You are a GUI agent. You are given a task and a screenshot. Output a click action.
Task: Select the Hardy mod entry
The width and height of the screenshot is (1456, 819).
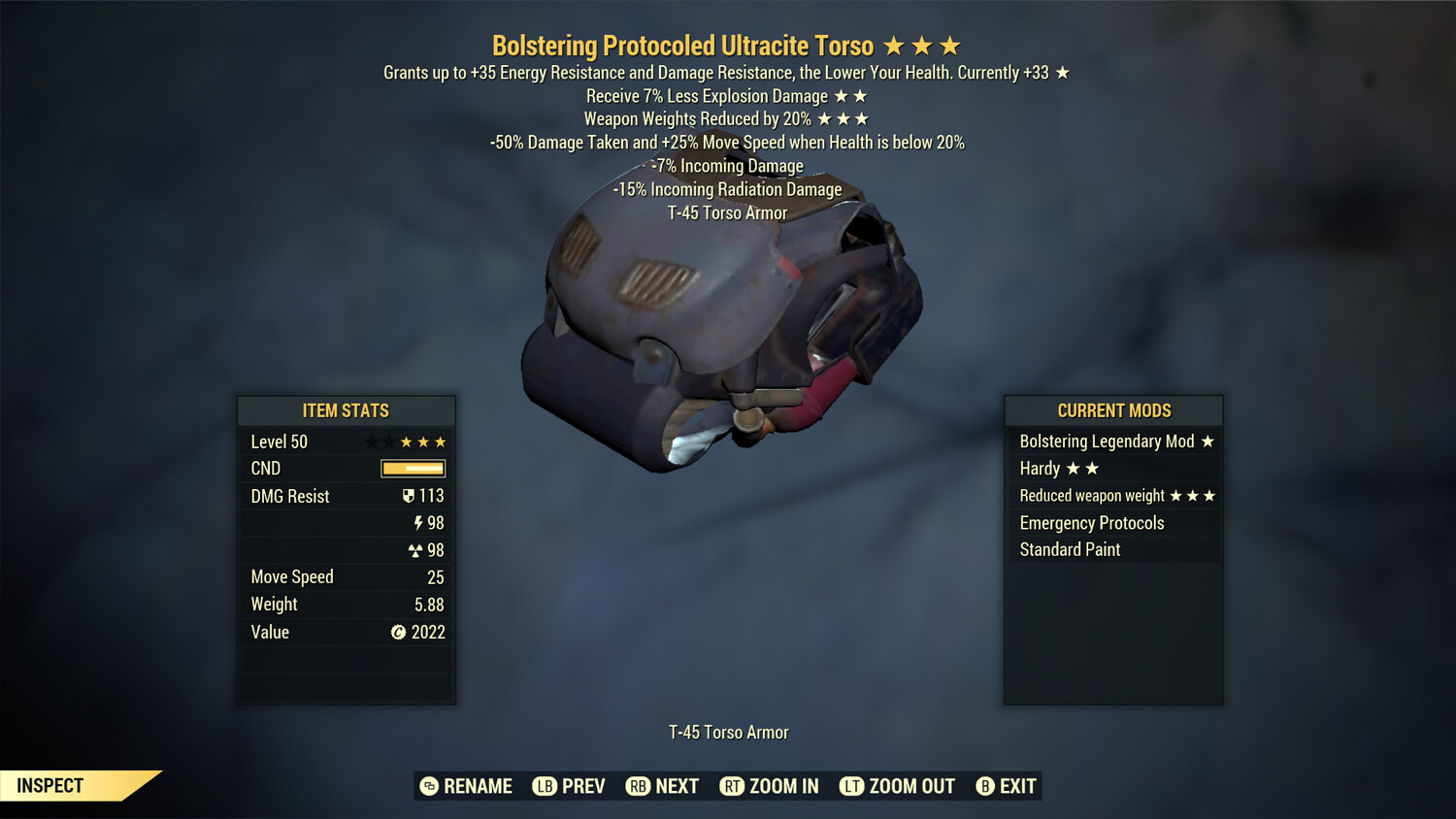coord(1039,468)
